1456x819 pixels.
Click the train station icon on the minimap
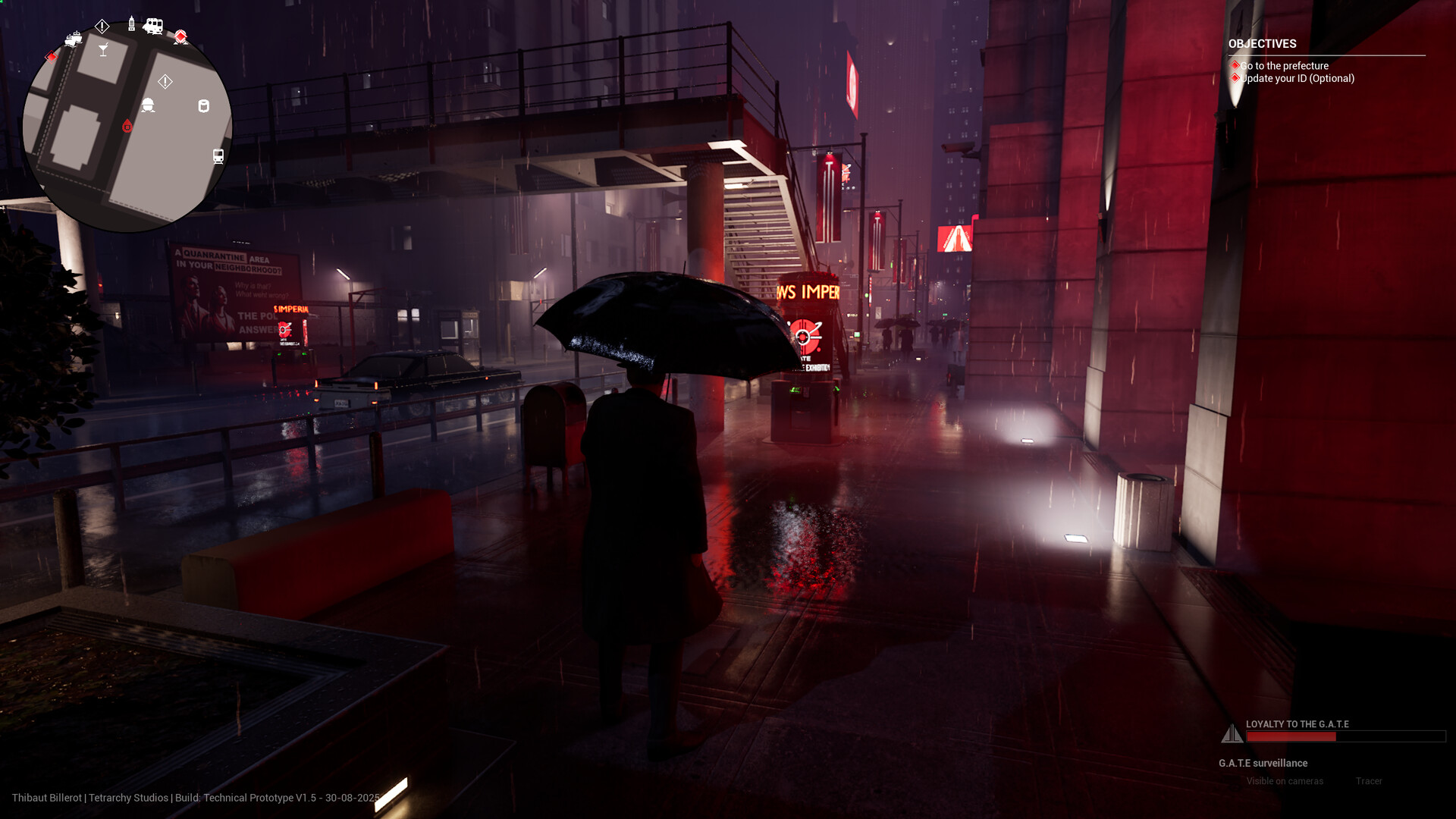coord(218,156)
